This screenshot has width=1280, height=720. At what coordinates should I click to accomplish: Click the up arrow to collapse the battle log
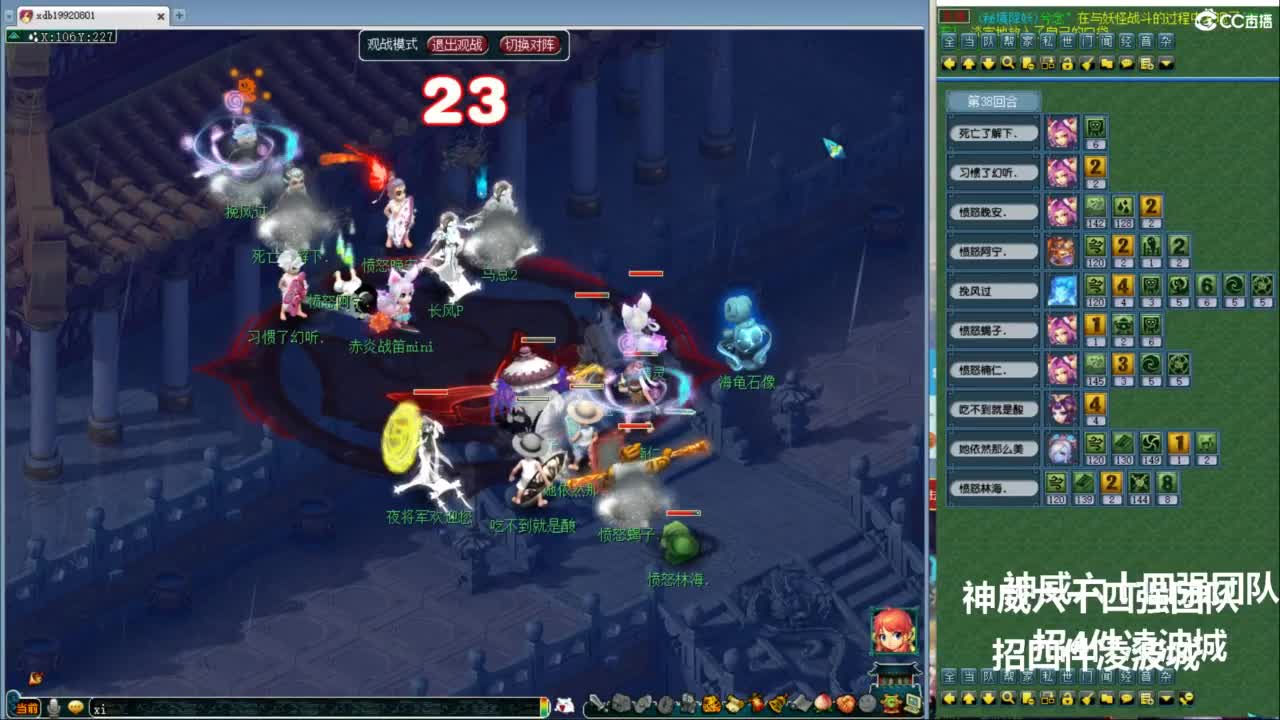[970, 64]
